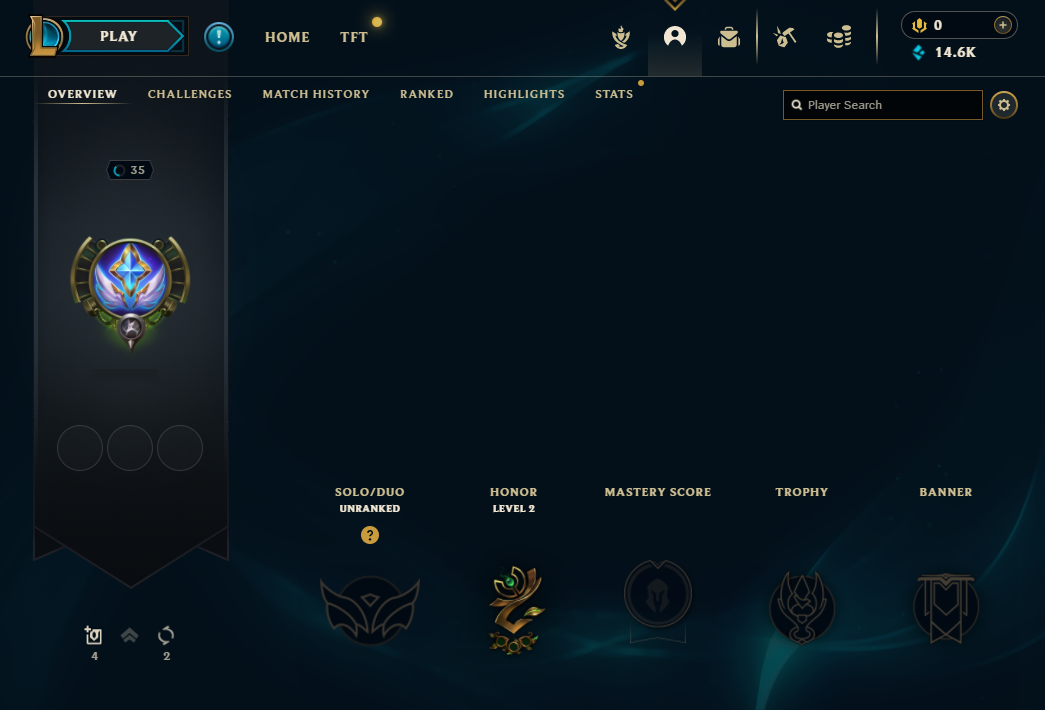The image size is (1045, 710).
Task: Open the blue exclamation notification icon
Action: coord(219,37)
